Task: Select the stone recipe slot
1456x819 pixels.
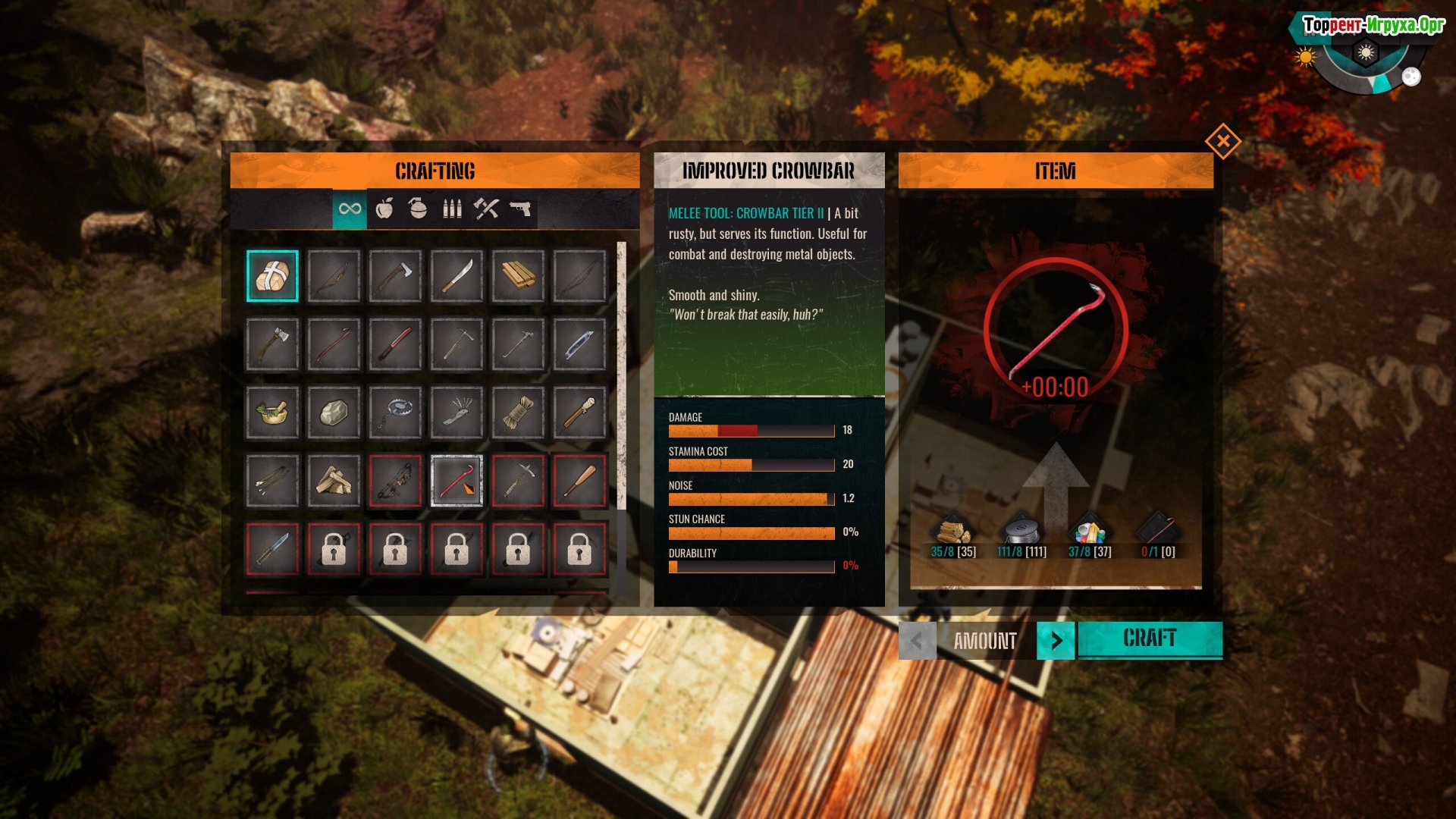Action: tap(334, 413)
